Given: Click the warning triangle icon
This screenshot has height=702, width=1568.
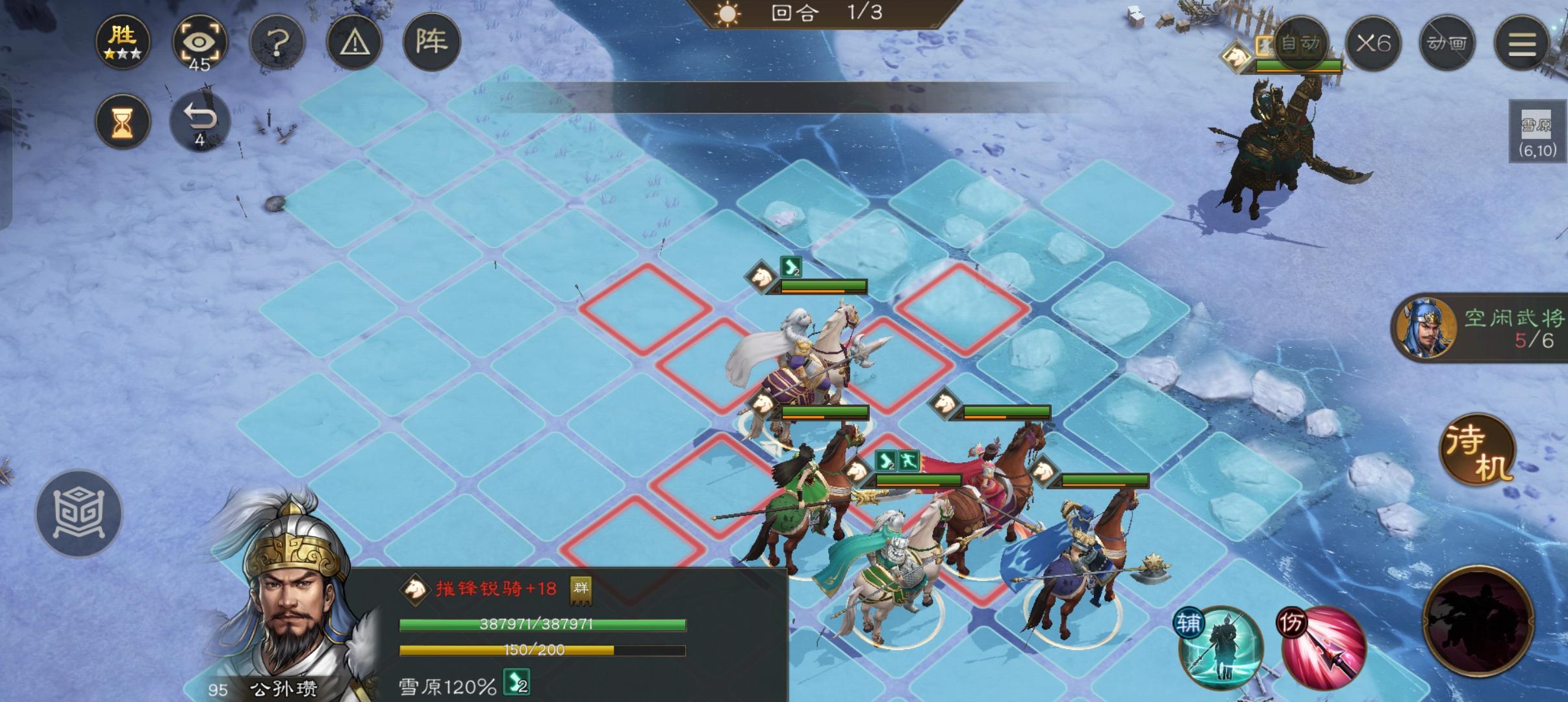Looking at the screenshot, I should [x=354, y=41].
